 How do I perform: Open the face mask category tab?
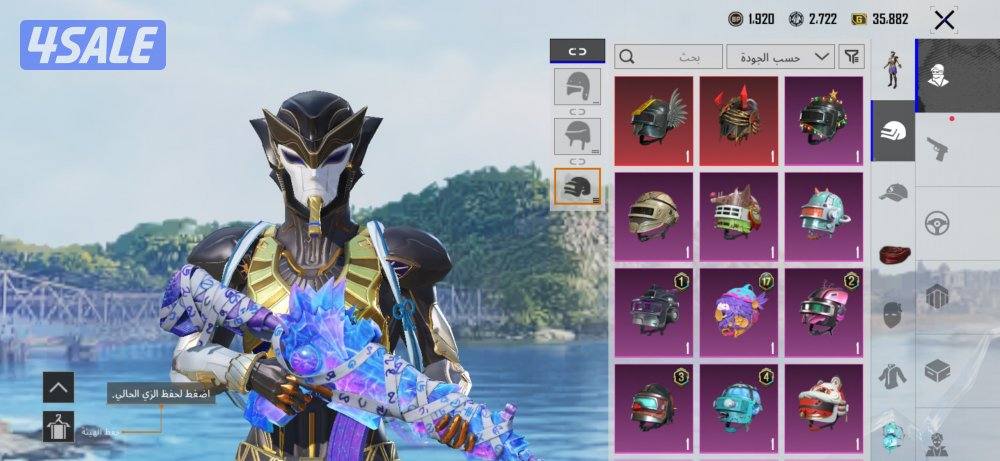[x=893, y=315]
